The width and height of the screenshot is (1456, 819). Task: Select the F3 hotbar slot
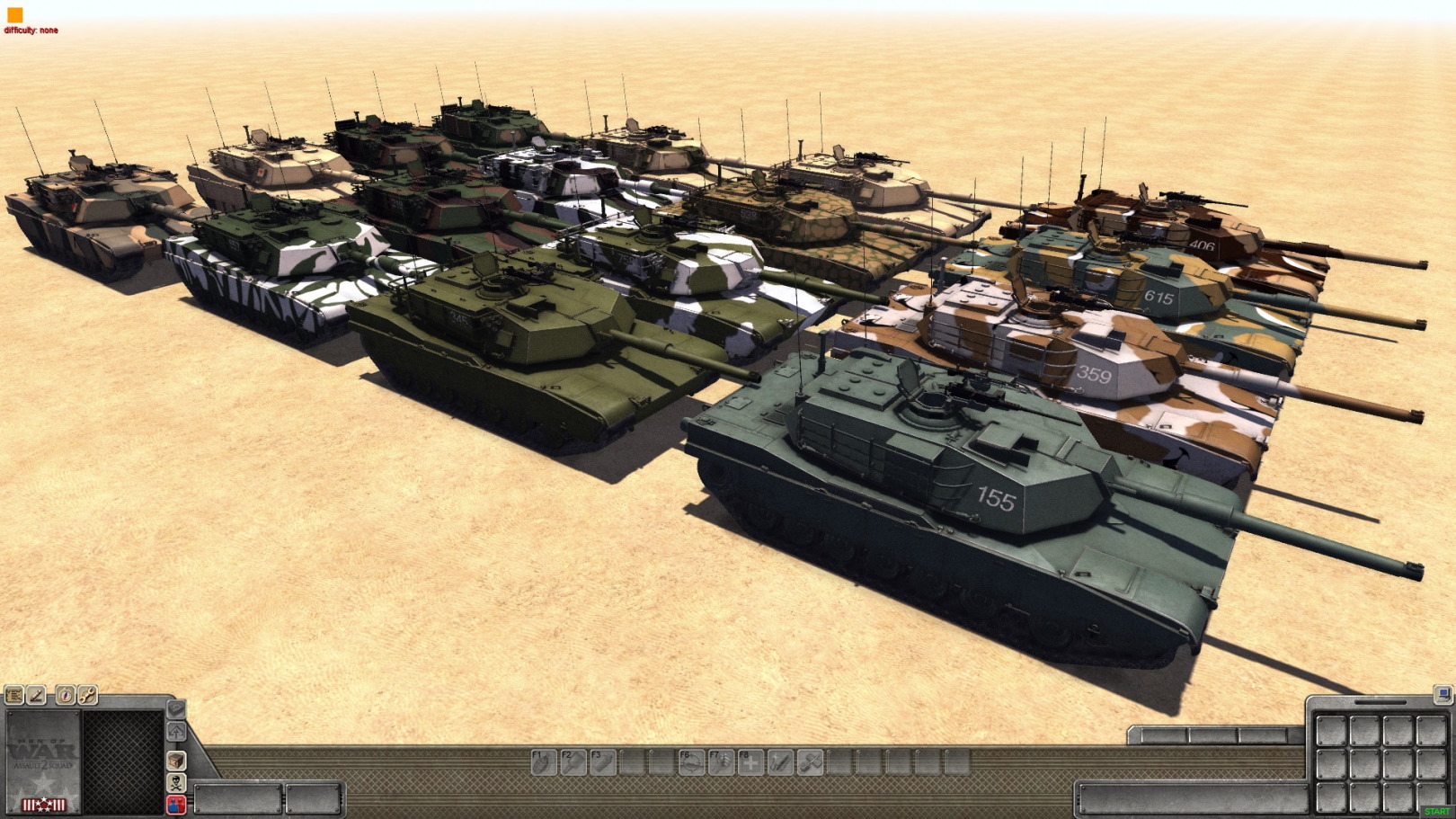(x=603, y=762)
